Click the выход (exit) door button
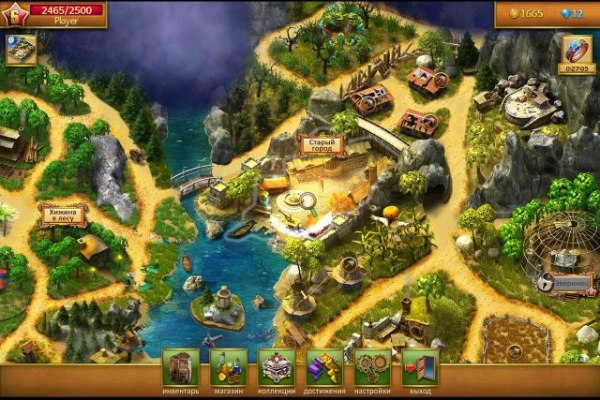Screen dimensions: 600x400 tap(420, 368)
